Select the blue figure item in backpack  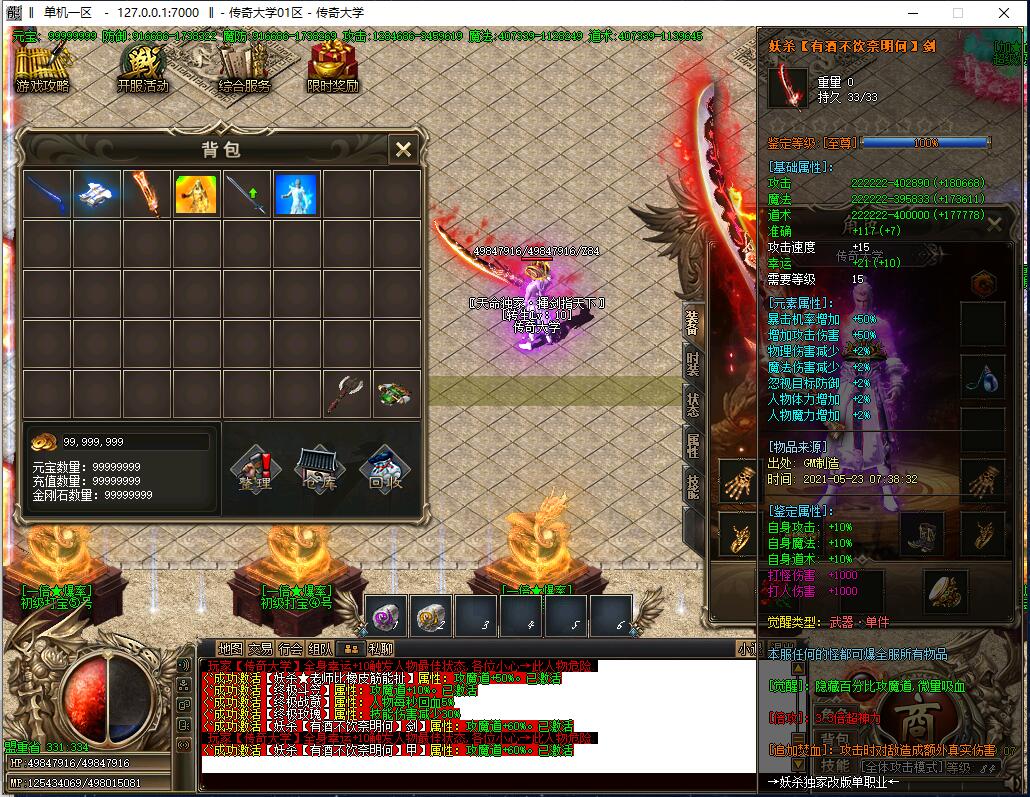(x=296, y=194)
